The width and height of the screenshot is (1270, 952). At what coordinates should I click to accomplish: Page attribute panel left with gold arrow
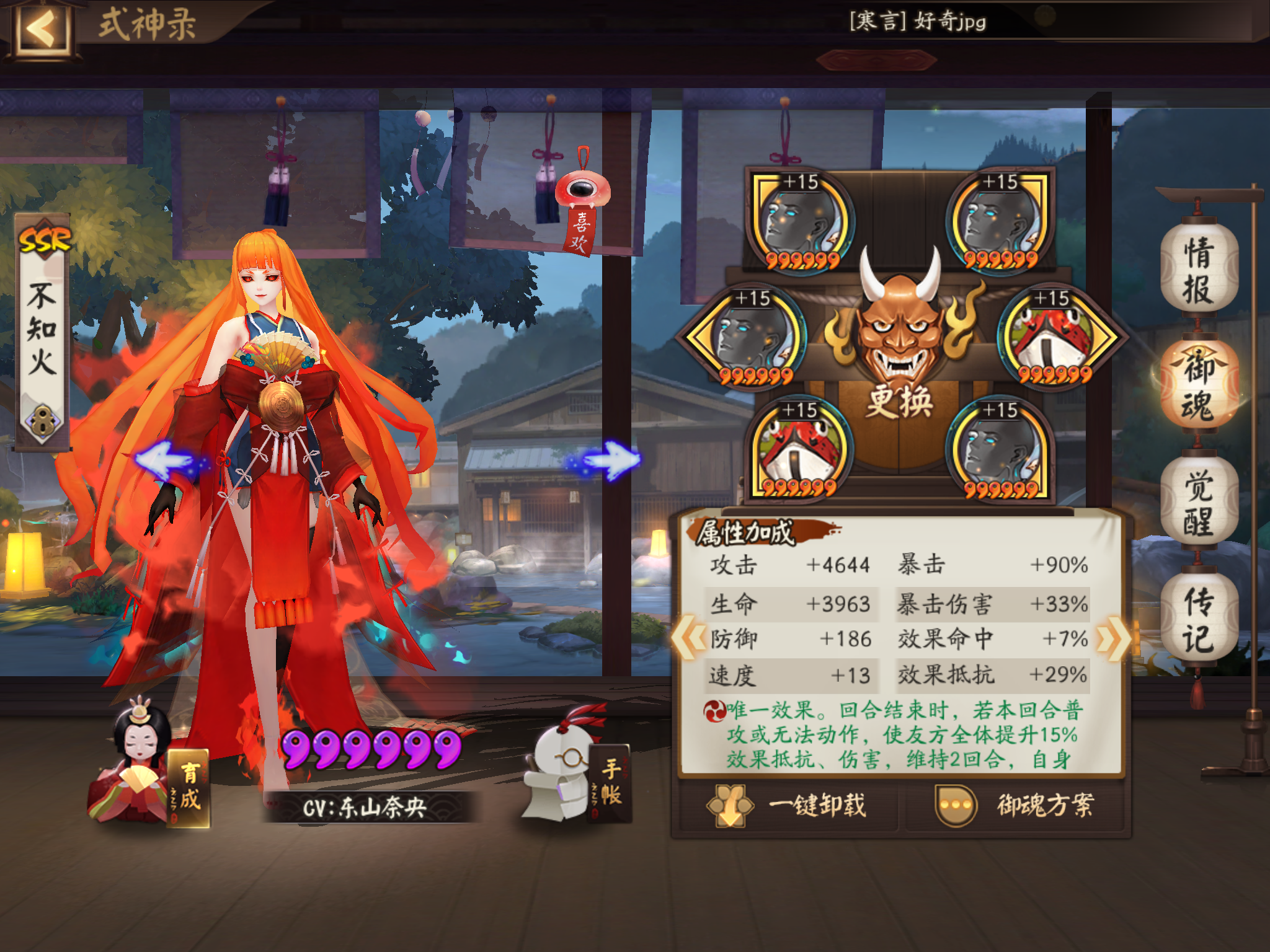(688, 637)
